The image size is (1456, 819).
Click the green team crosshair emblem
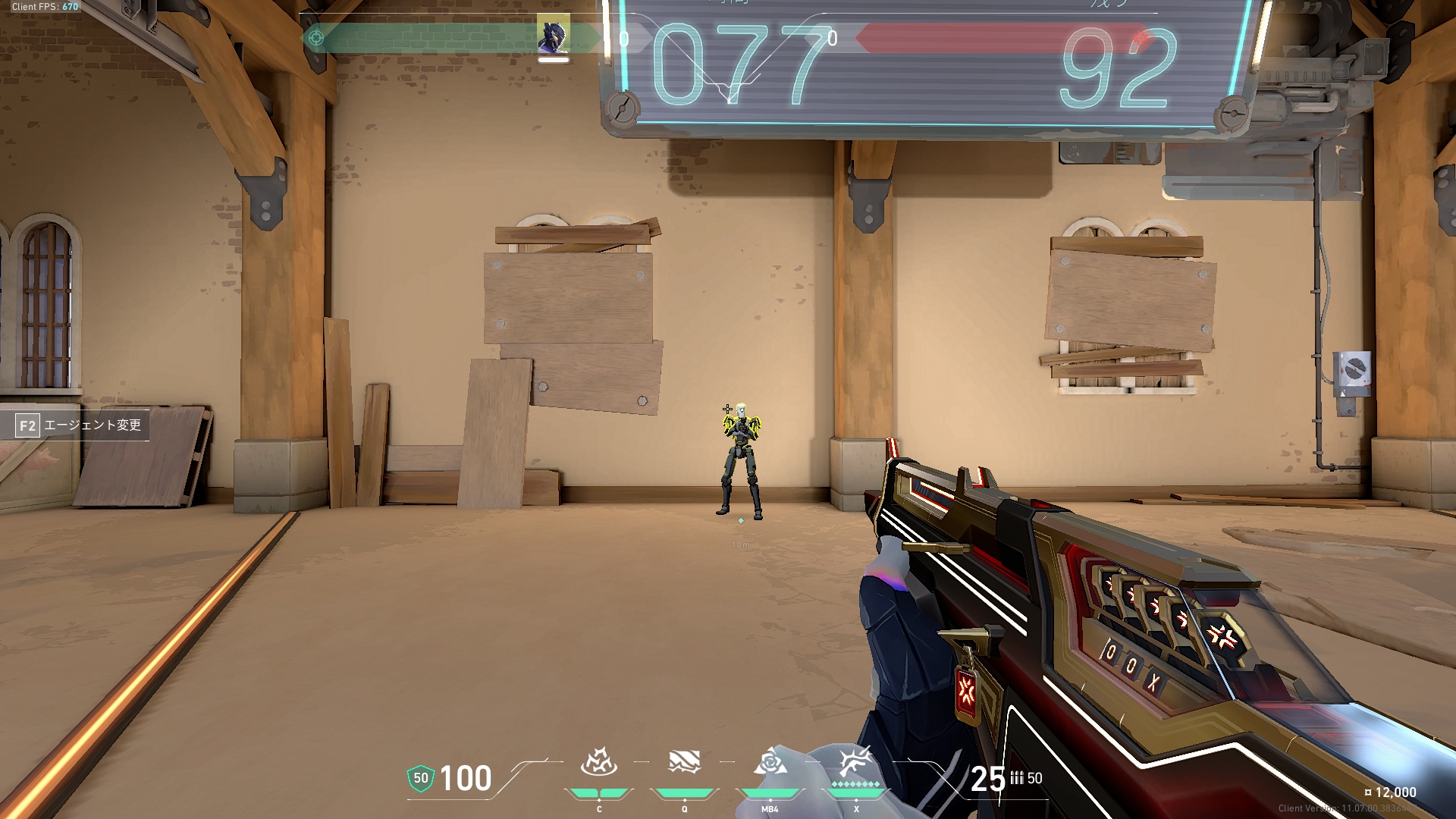(x=317, y=37)
